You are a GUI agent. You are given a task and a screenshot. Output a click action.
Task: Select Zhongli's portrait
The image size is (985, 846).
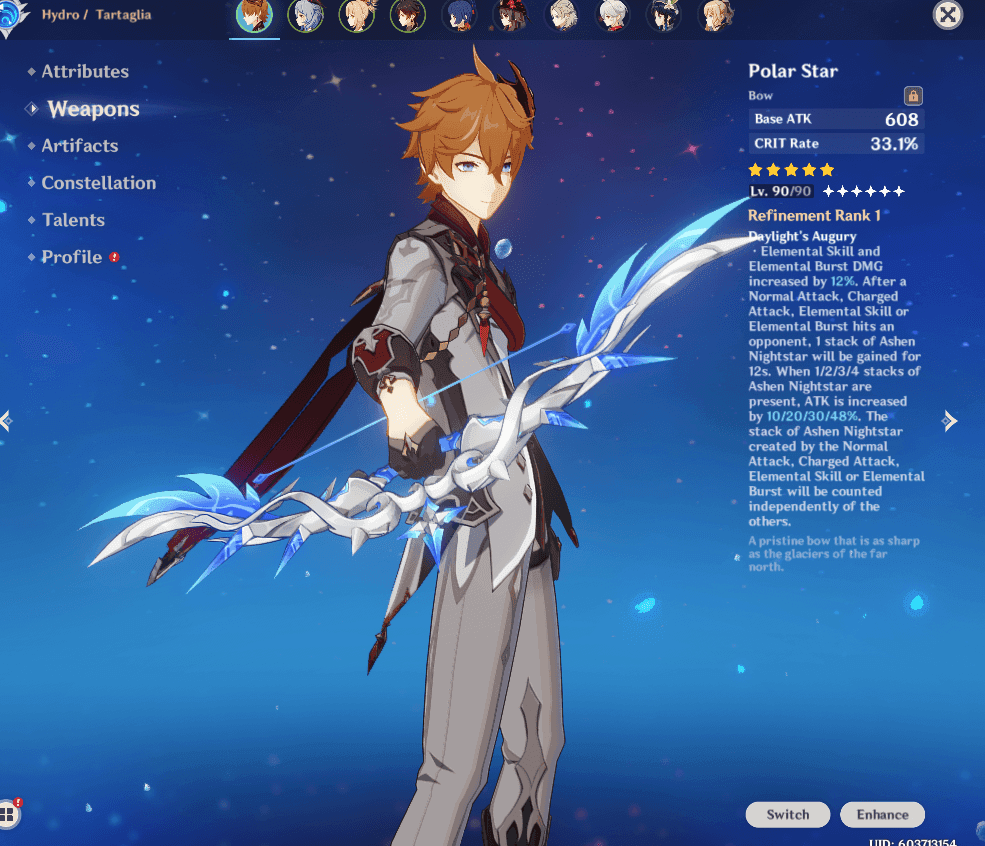(407, 15)
